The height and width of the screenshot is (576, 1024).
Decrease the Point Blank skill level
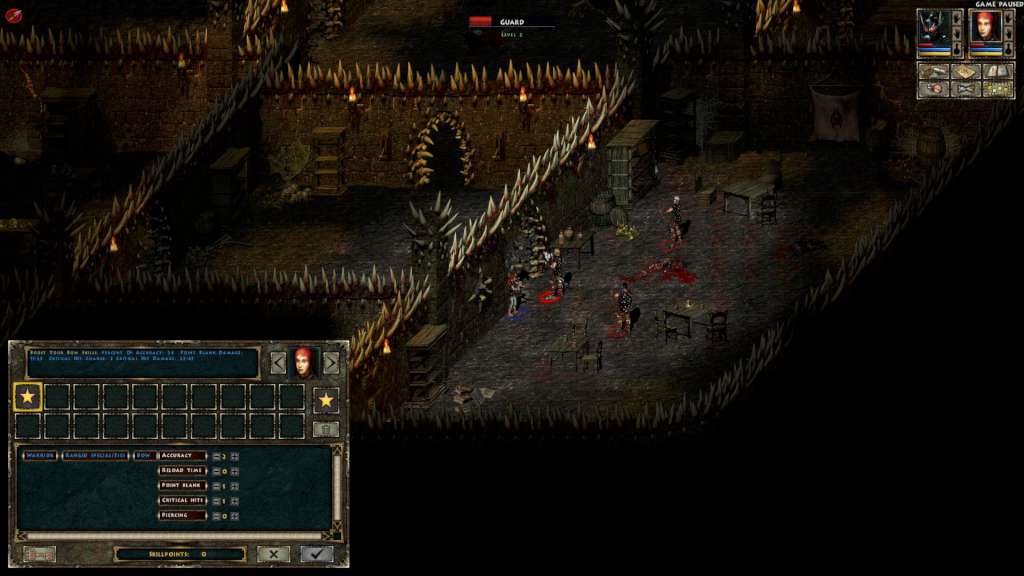pyautogui.click(x=215, y=485)
